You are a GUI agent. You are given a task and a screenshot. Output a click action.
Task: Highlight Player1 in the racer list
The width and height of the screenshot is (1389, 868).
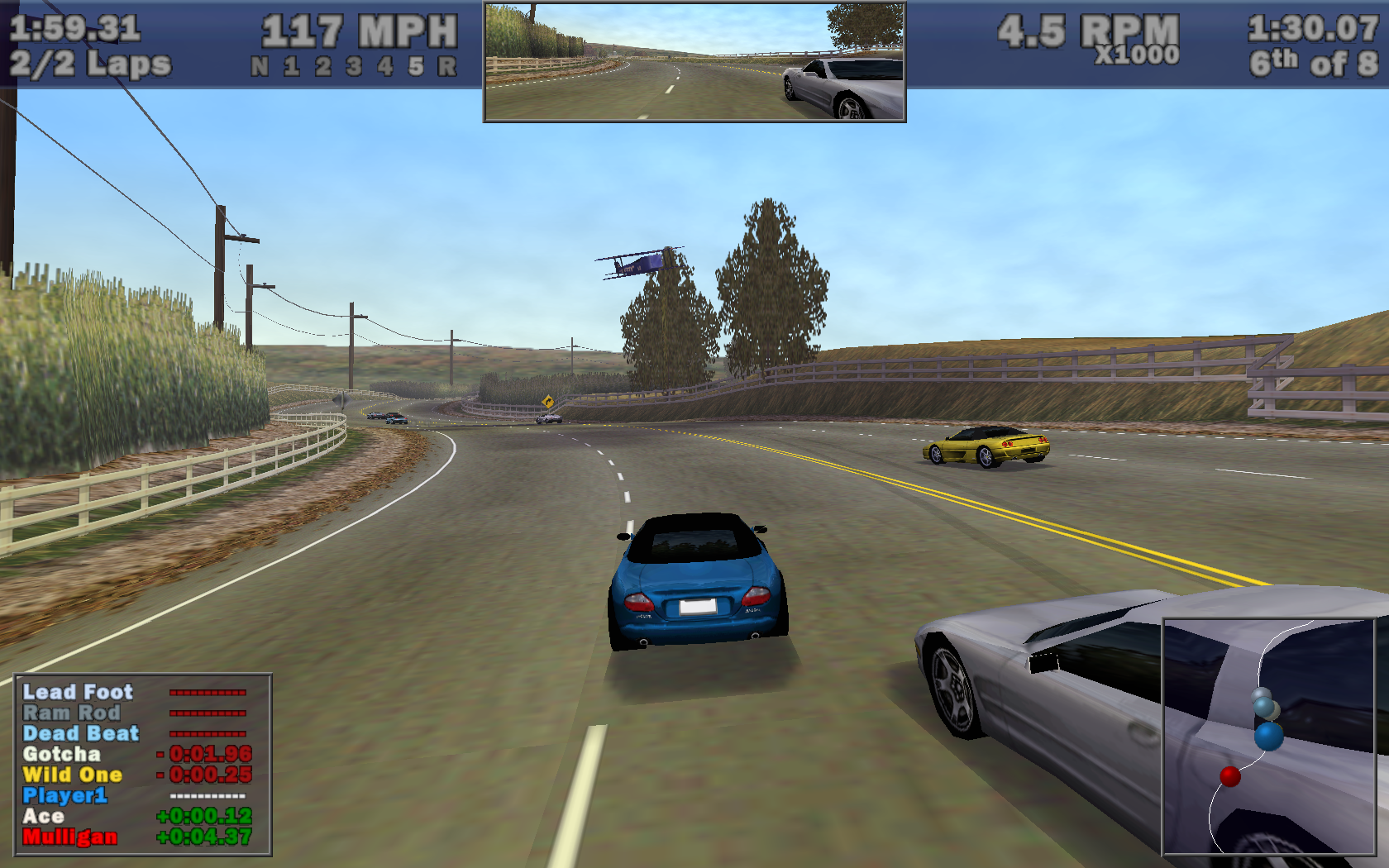click(65, 795)
